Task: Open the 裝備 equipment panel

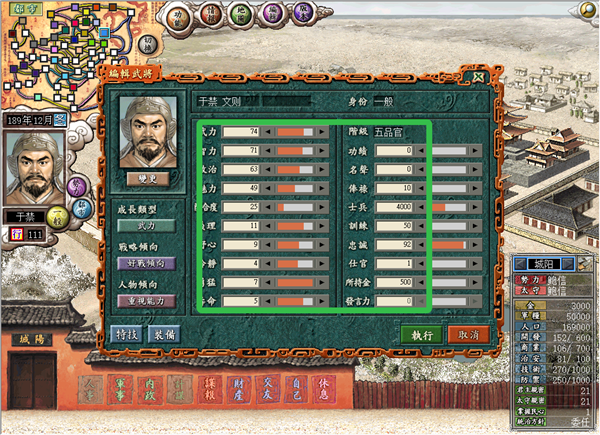Action: (x=164, y=334)
